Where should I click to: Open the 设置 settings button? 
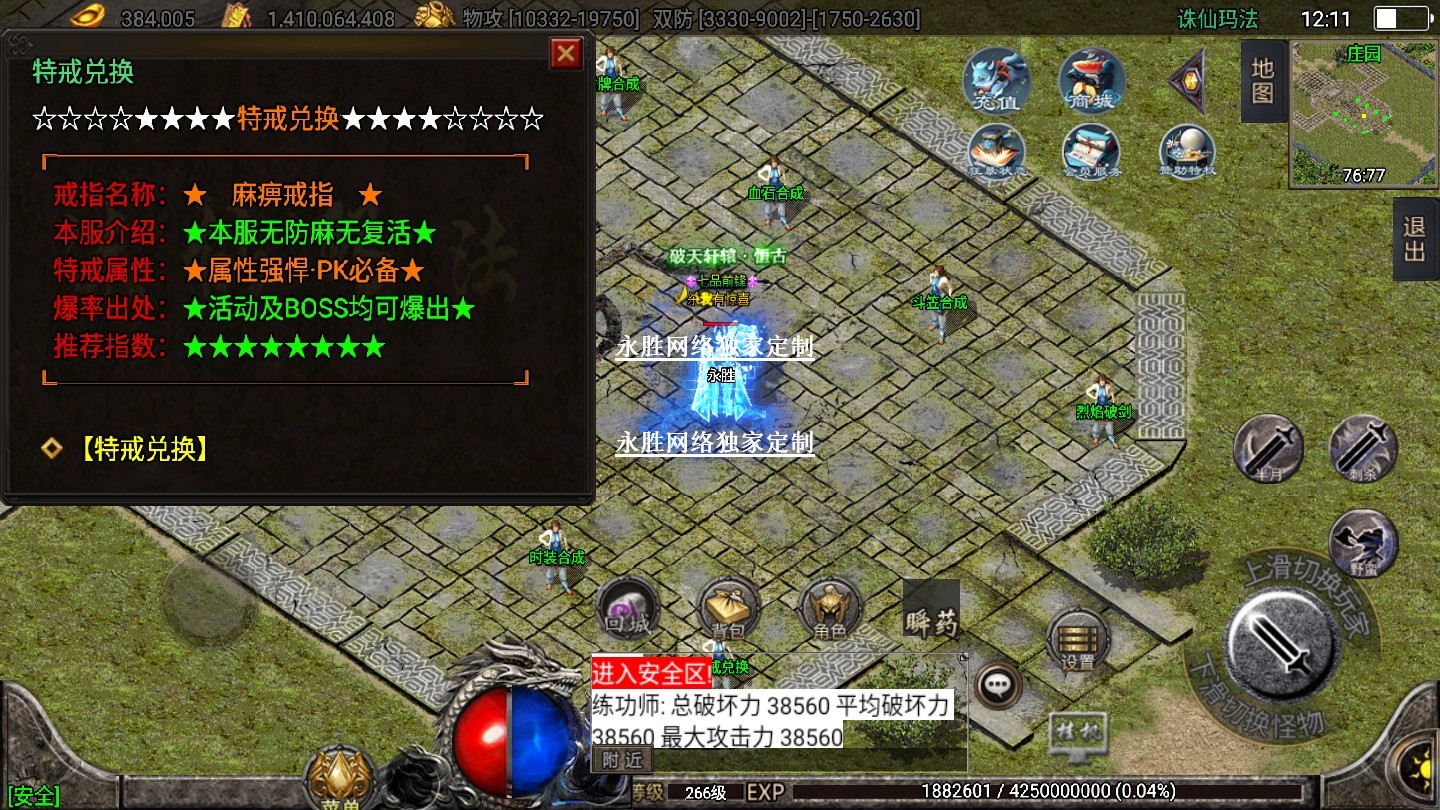click(x=1077, y=640)
